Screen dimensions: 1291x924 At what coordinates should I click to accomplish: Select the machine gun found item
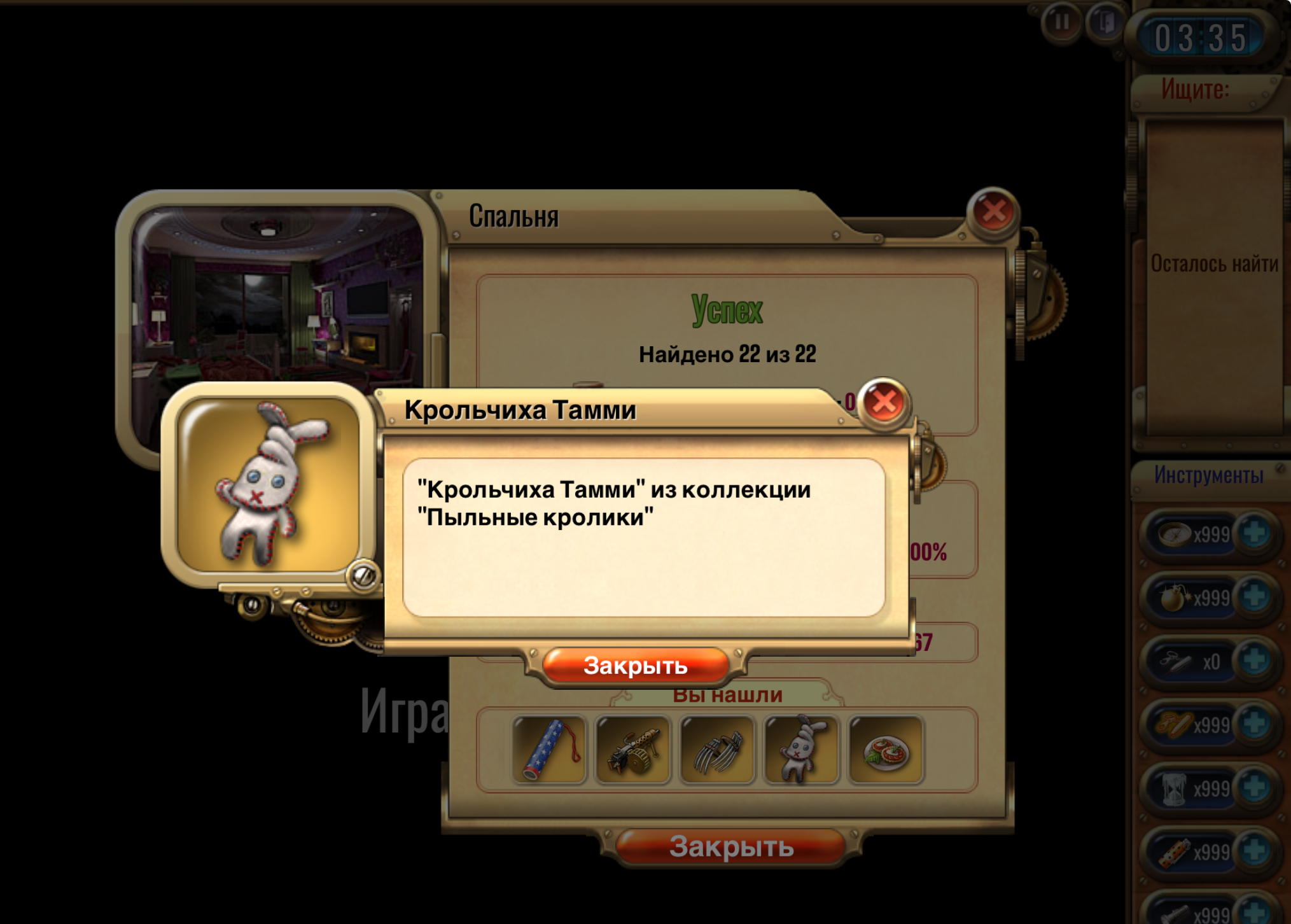[633, 750]
